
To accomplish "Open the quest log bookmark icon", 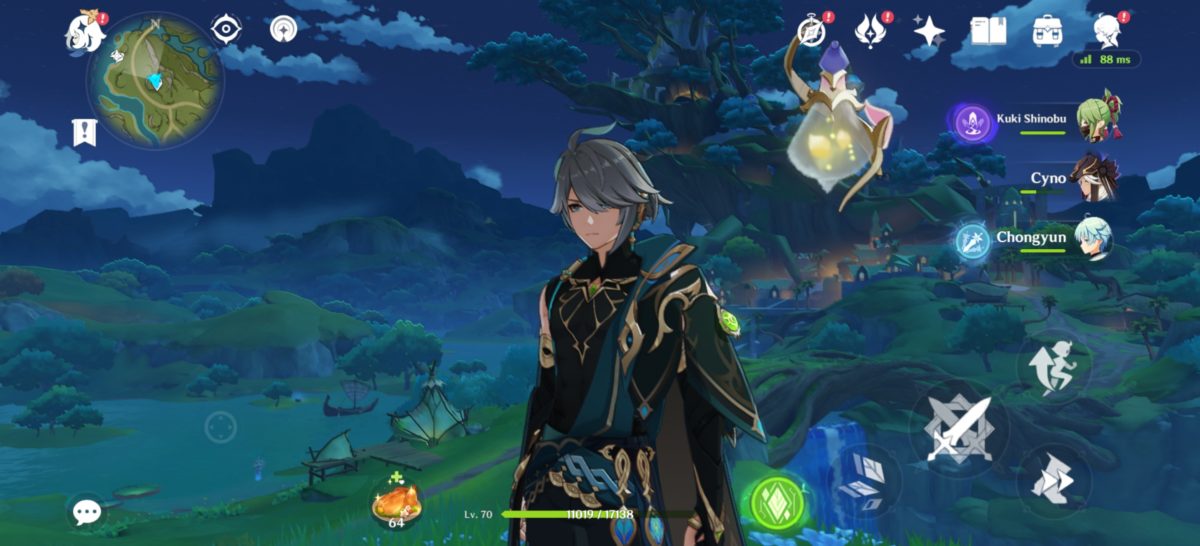I will click(x=83, y=131).
